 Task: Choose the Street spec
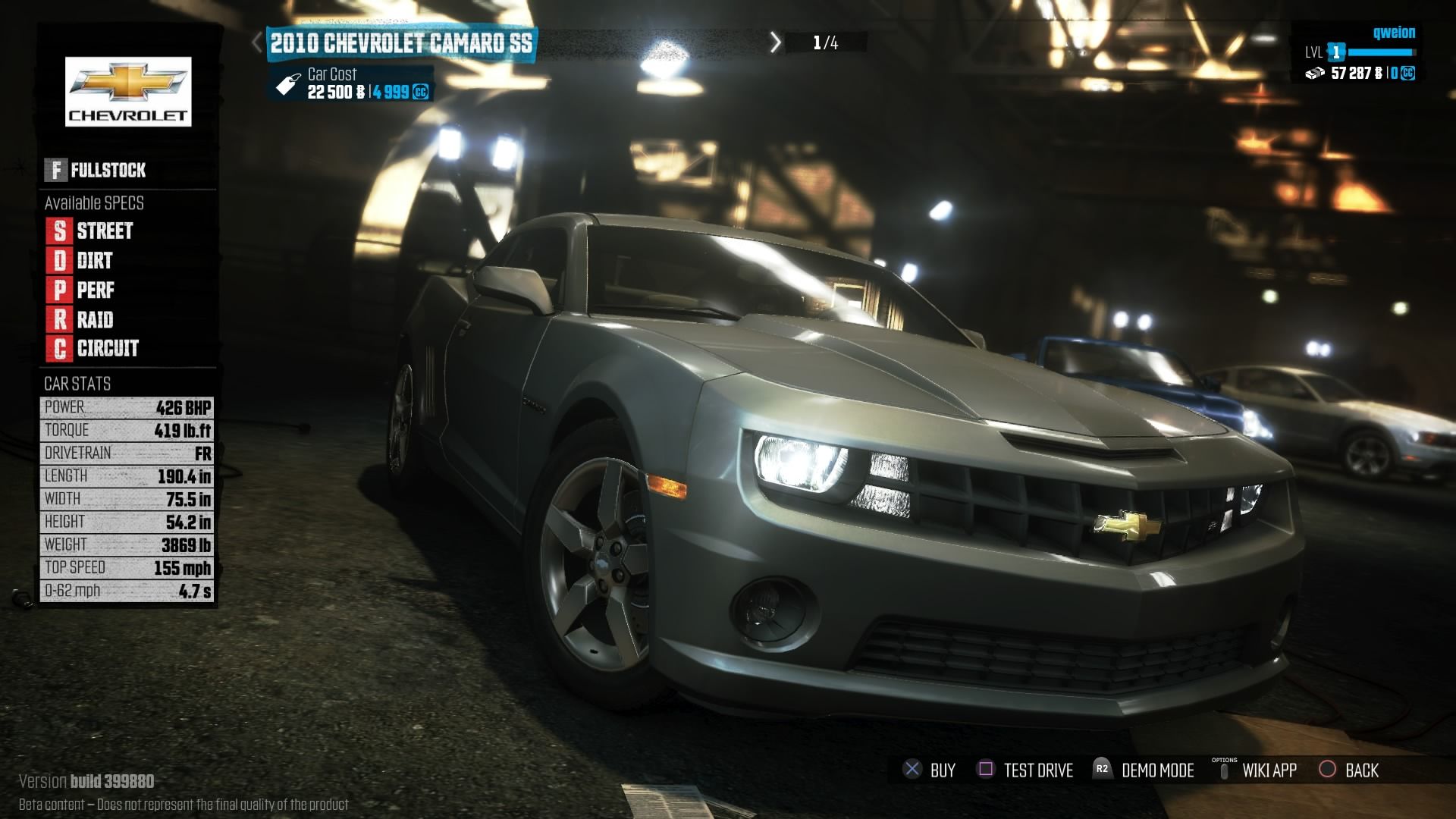pyautogui.click(x=90, y=231)
